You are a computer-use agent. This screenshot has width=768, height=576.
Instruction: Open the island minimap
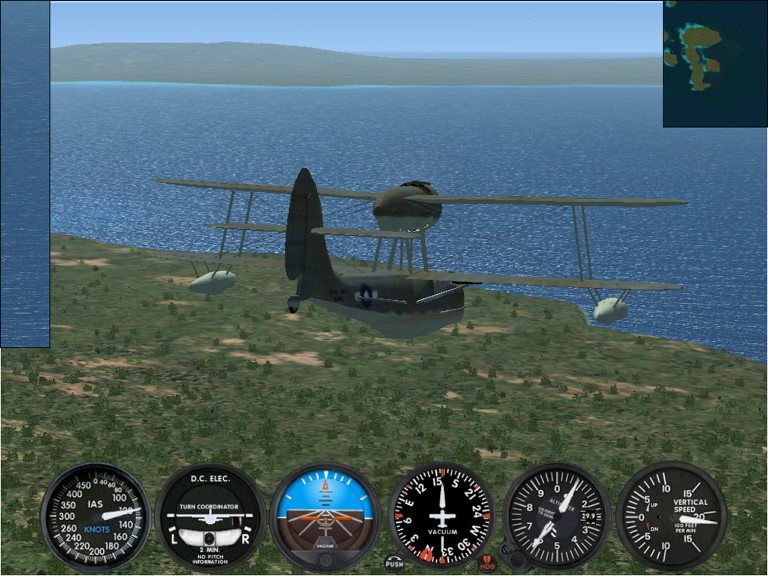(x=714, y=63)
